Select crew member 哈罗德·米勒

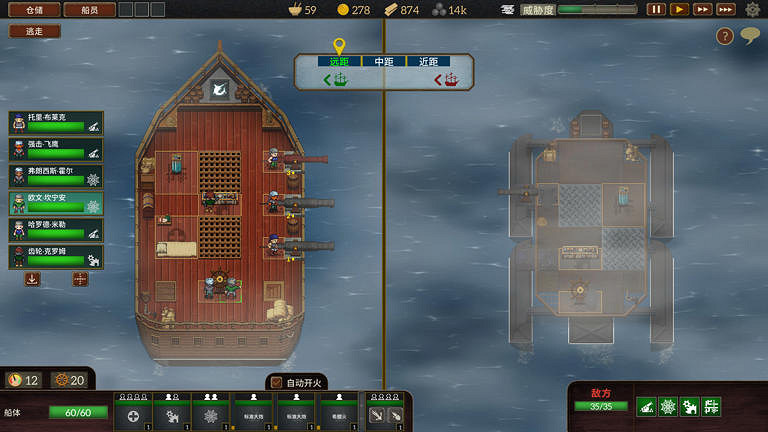point(56,230)
